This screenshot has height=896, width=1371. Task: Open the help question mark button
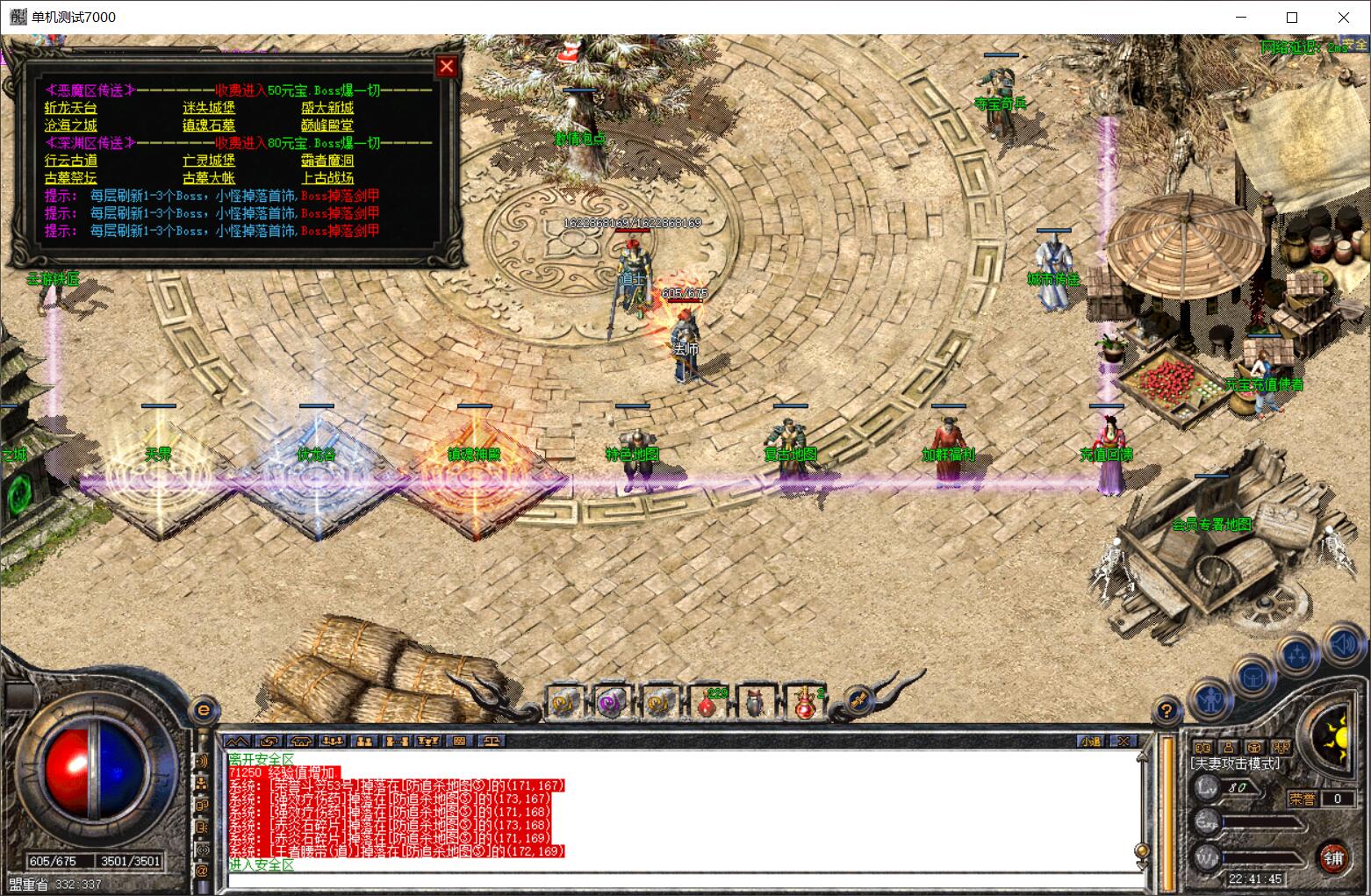click(1166, 709)
